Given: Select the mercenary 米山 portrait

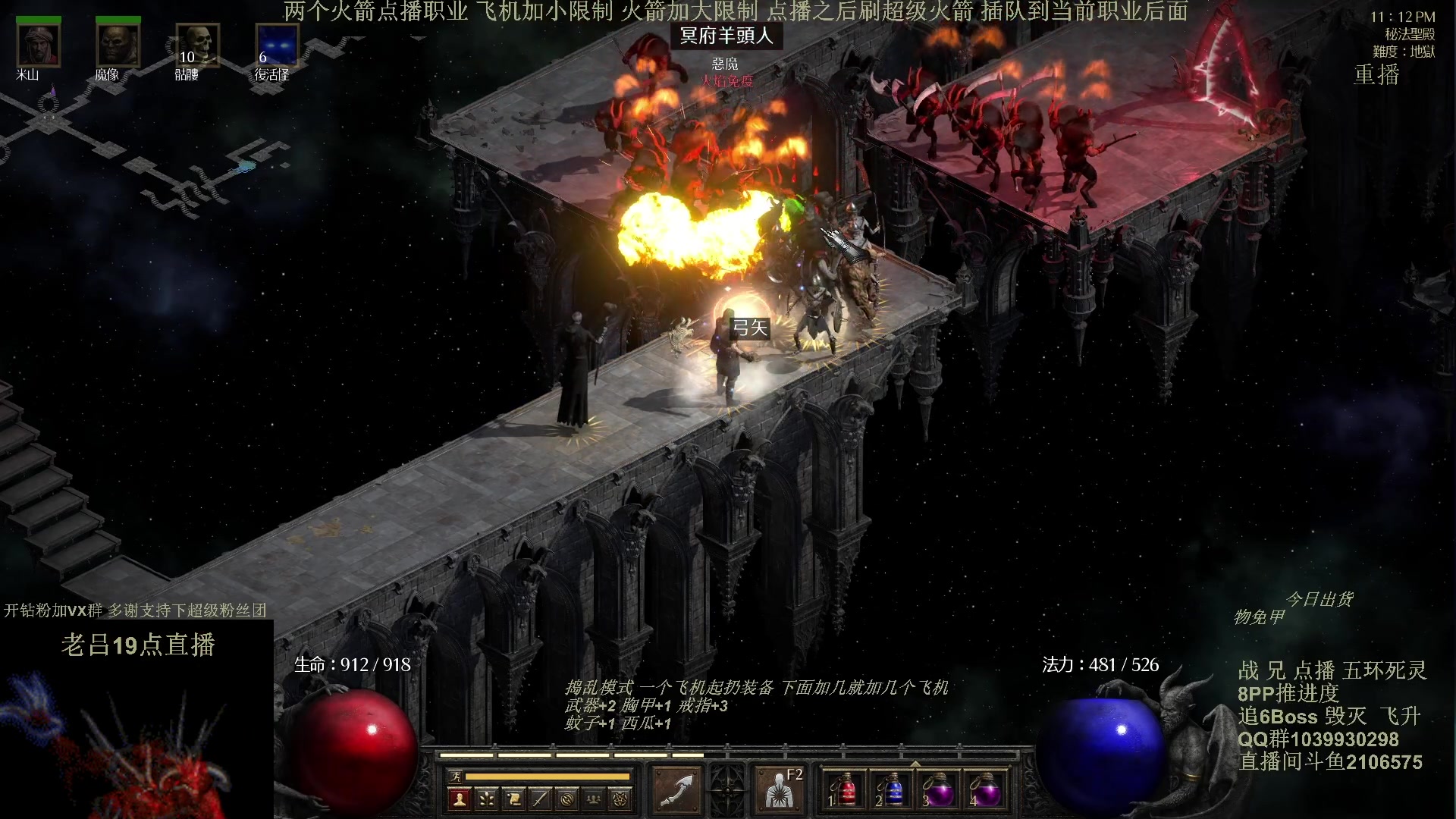Looking at the screenshot, I should tap(38, 45).
